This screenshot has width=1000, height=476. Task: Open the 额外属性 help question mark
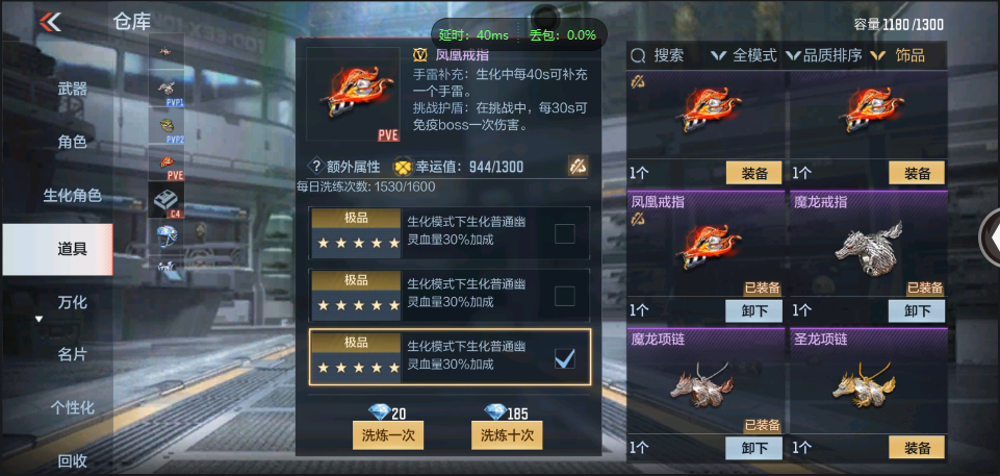[316, 166]
